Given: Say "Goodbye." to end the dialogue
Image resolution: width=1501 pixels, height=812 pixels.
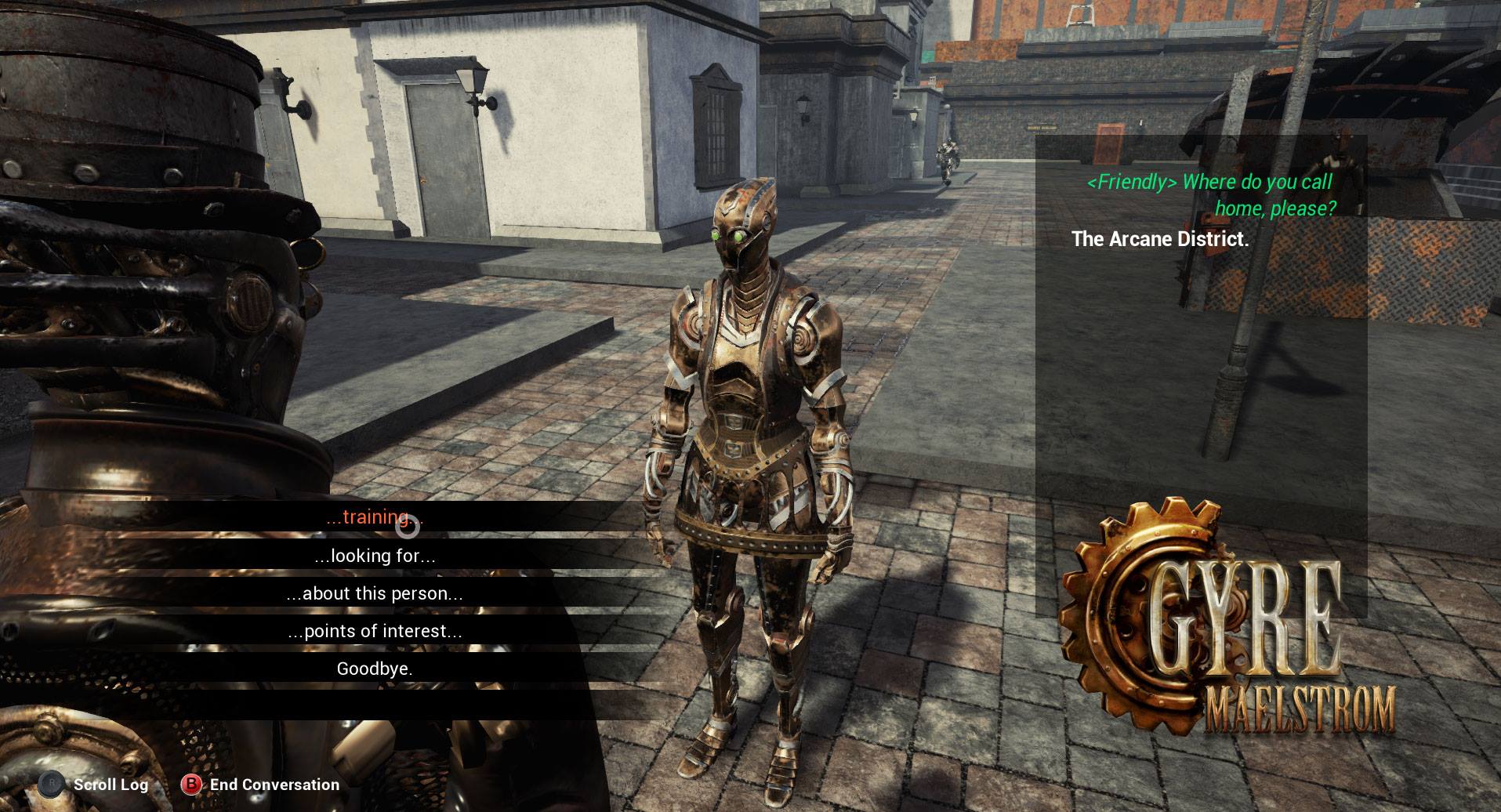Looking at the screenshot, I should 374,669.
